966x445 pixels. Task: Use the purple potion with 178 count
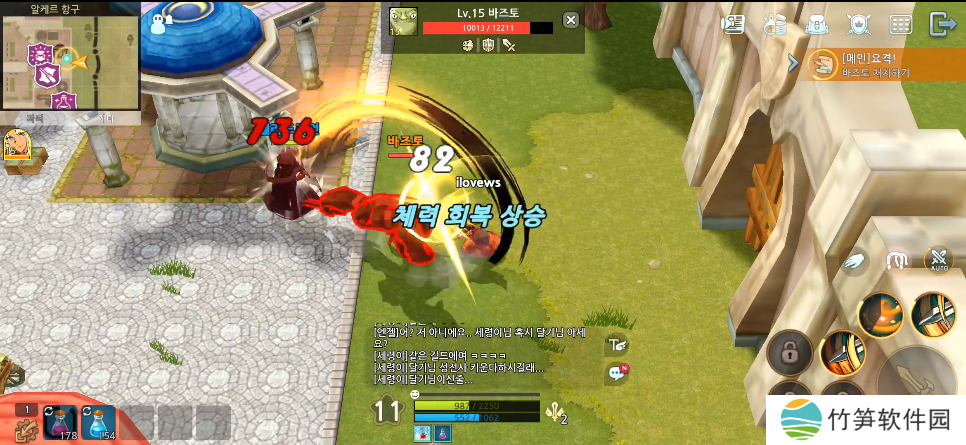[59, 423]
